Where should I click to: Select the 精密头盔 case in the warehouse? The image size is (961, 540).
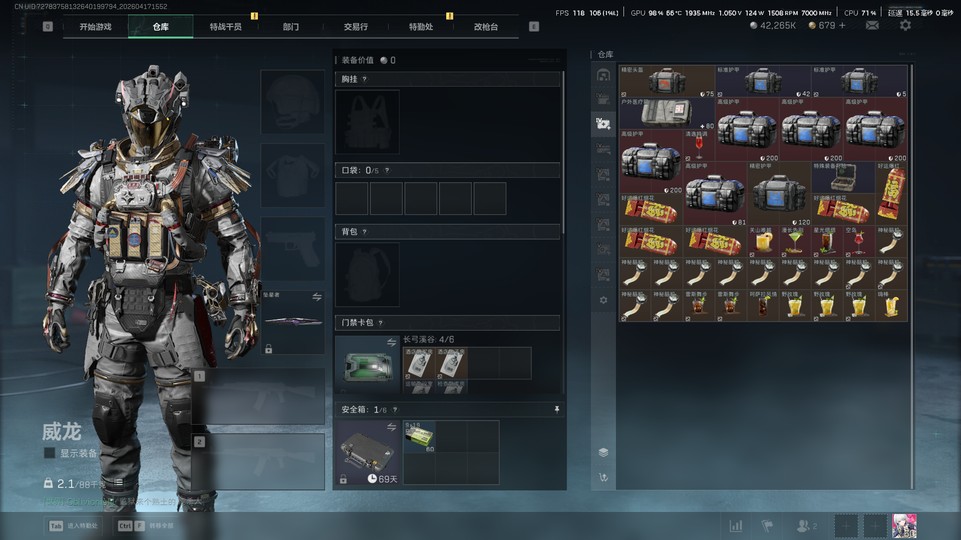[667, 81]
